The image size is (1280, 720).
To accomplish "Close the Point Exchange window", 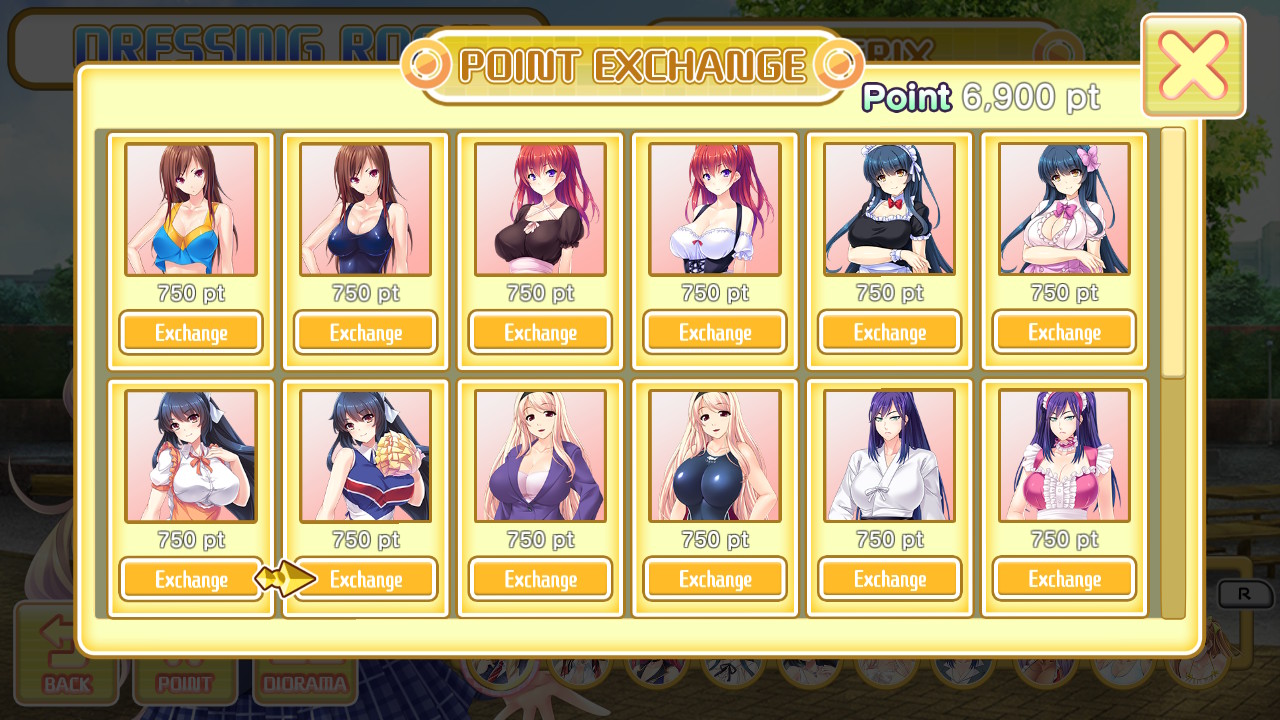I will 1193,66.
